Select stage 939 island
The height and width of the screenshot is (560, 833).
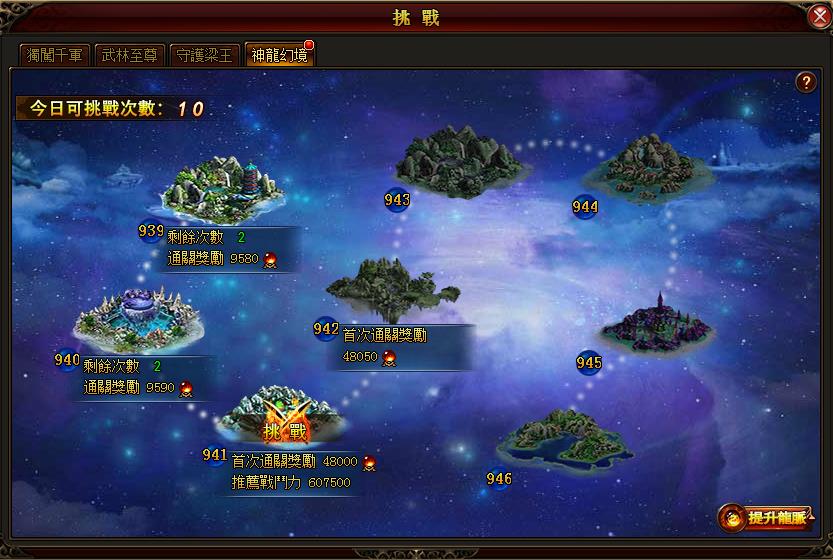click(221, 190)
